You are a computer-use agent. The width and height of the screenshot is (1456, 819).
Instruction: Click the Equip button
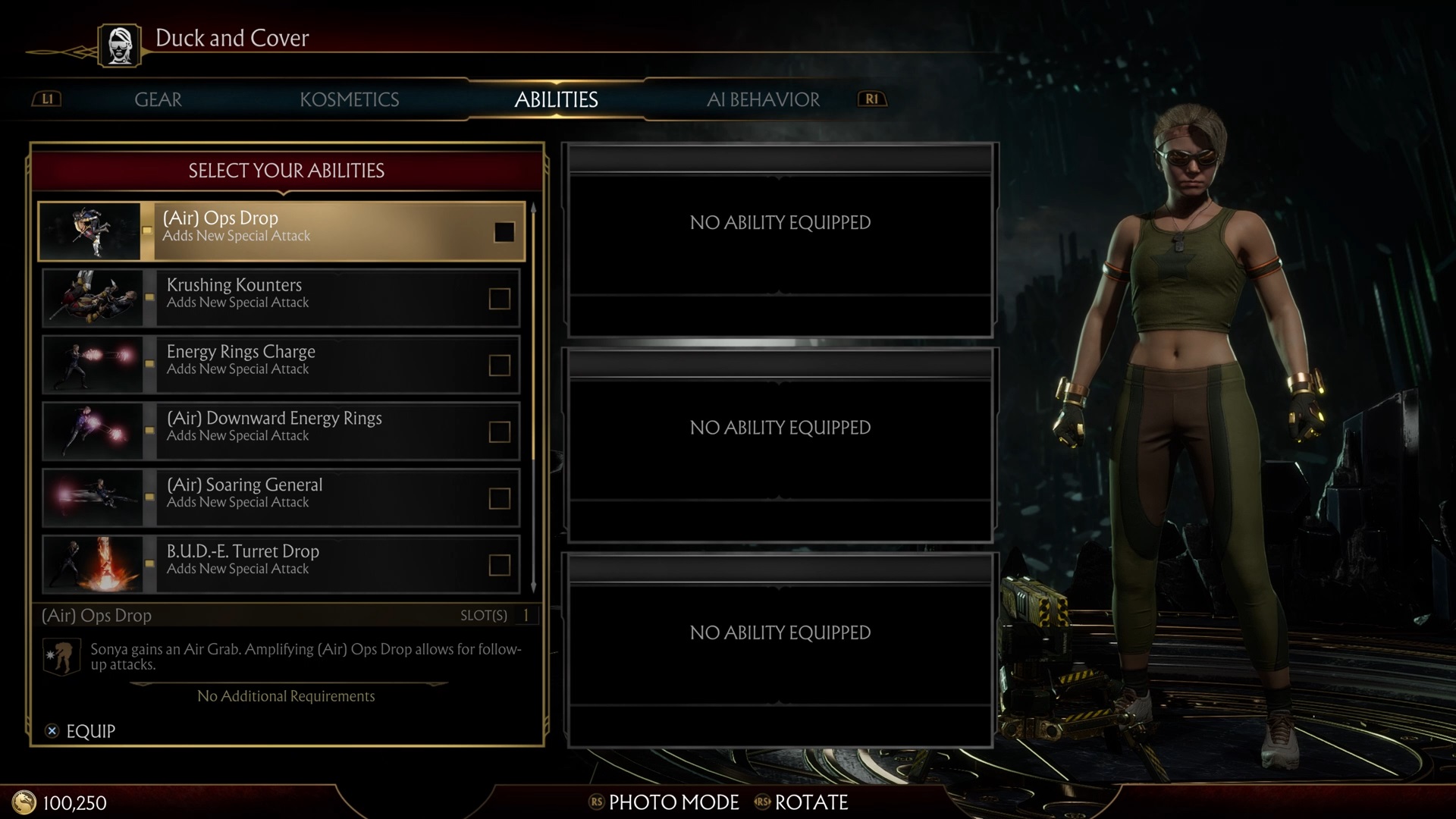[80, 731]
